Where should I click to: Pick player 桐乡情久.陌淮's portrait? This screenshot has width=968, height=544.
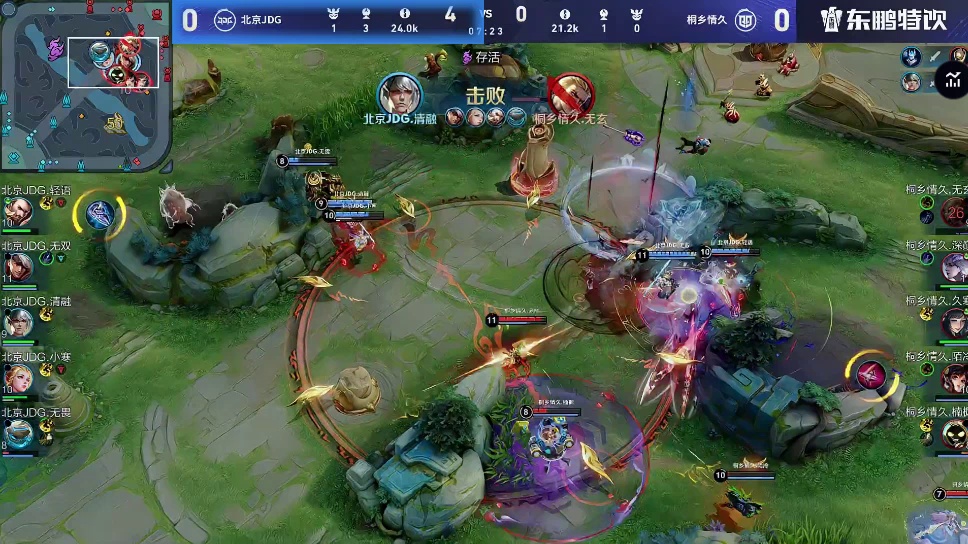954,378
